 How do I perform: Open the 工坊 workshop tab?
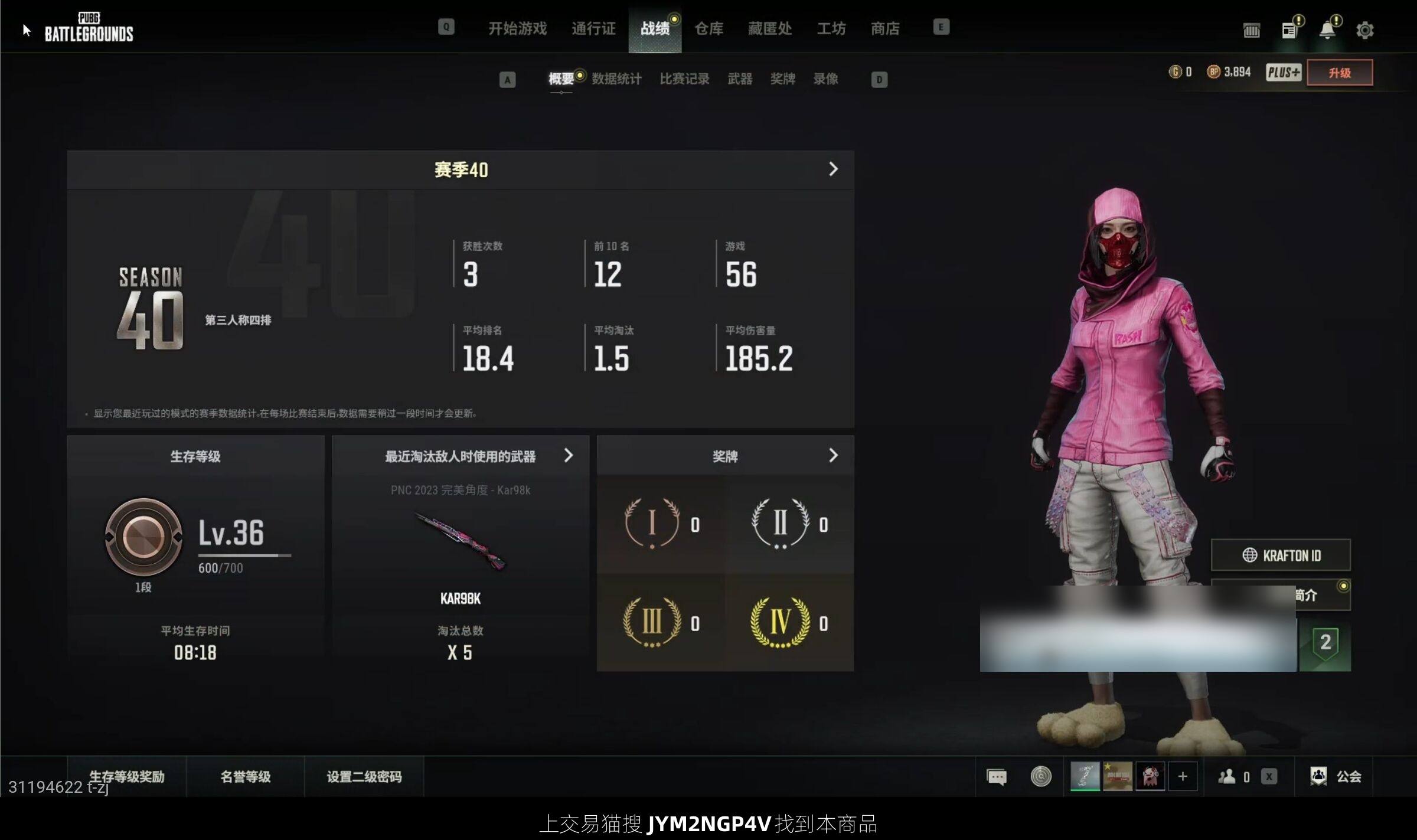click(x=831, y=28)
